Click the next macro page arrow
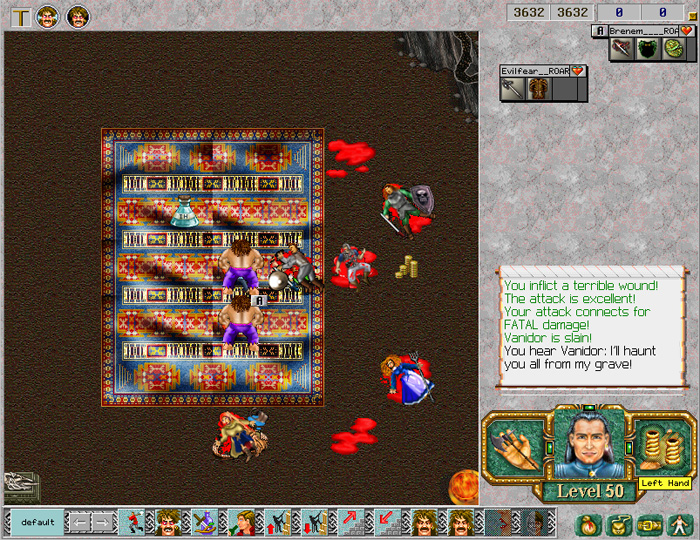Viewport: 700px width, 540px height. 102,522
